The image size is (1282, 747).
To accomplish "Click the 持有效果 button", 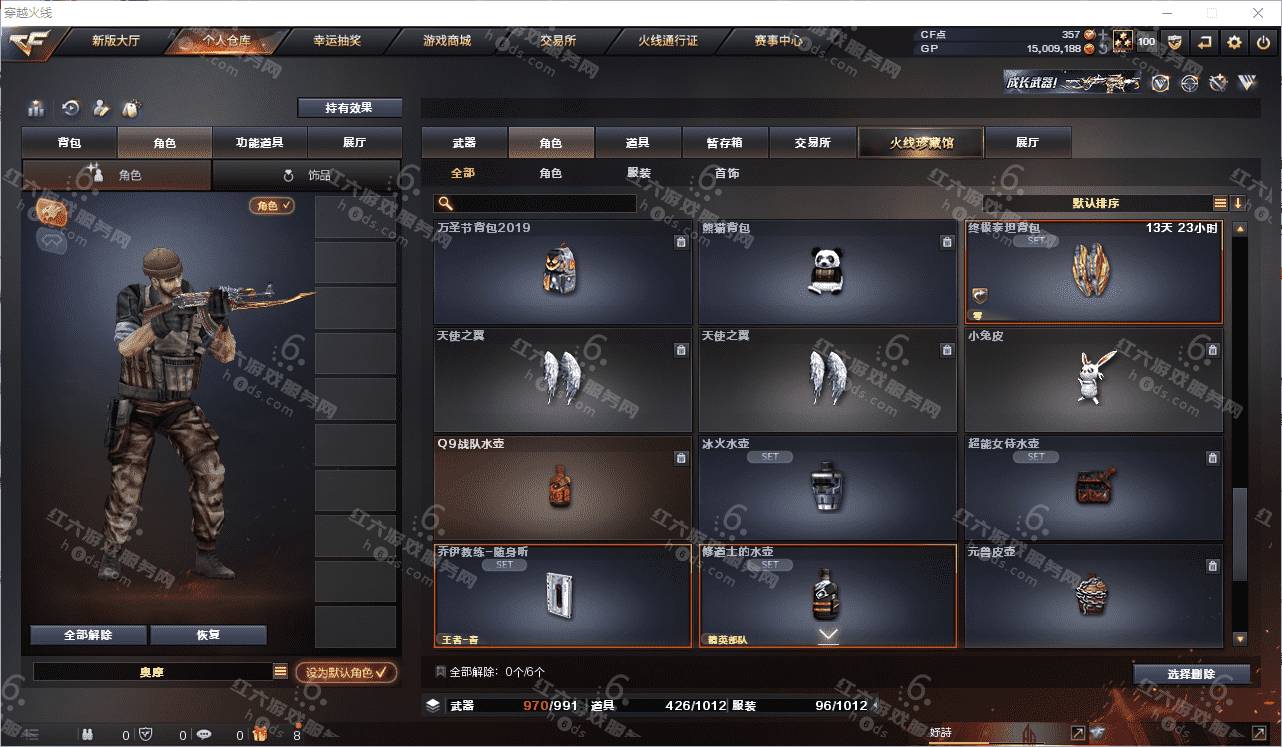I will coord(349,108).
